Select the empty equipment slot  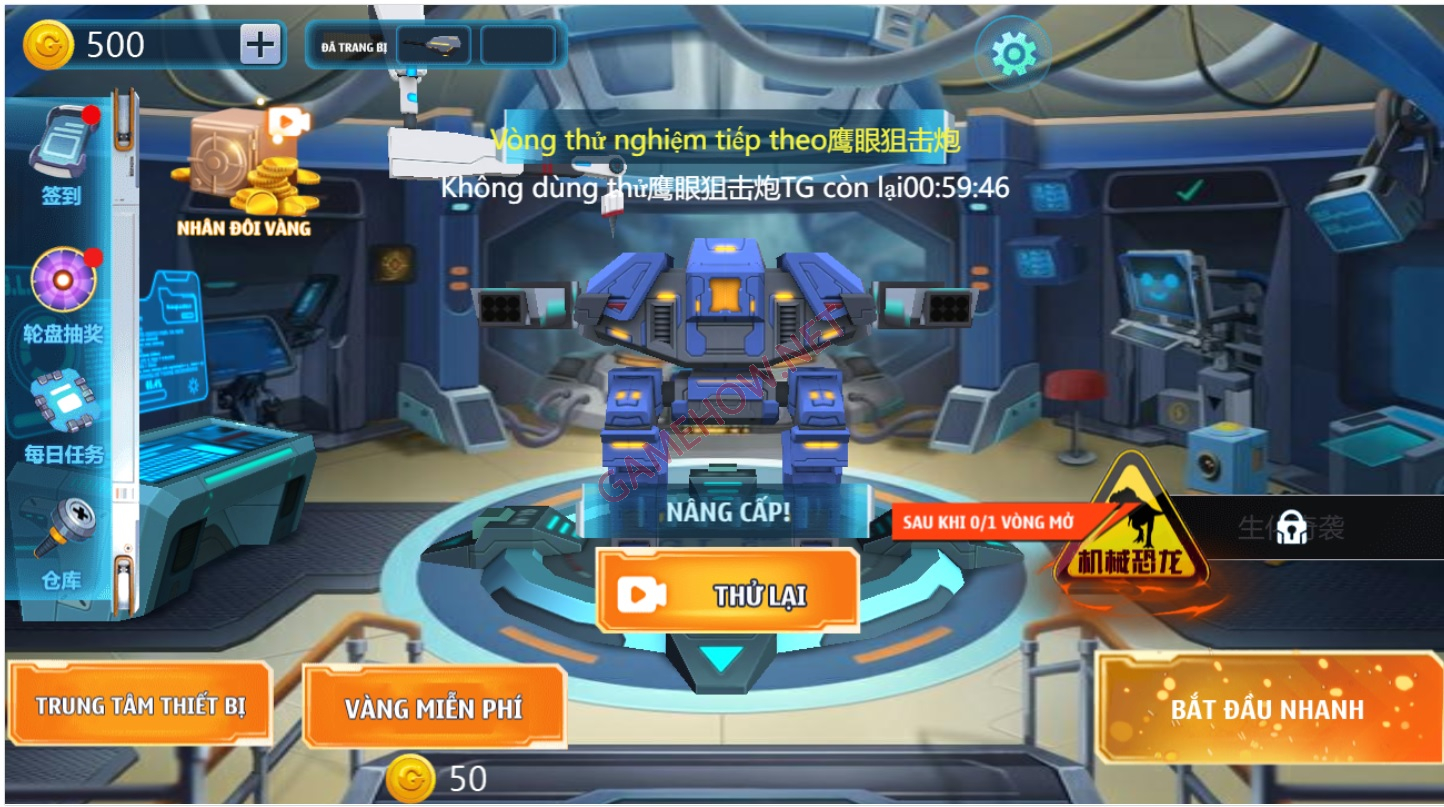tap(519, 44)
